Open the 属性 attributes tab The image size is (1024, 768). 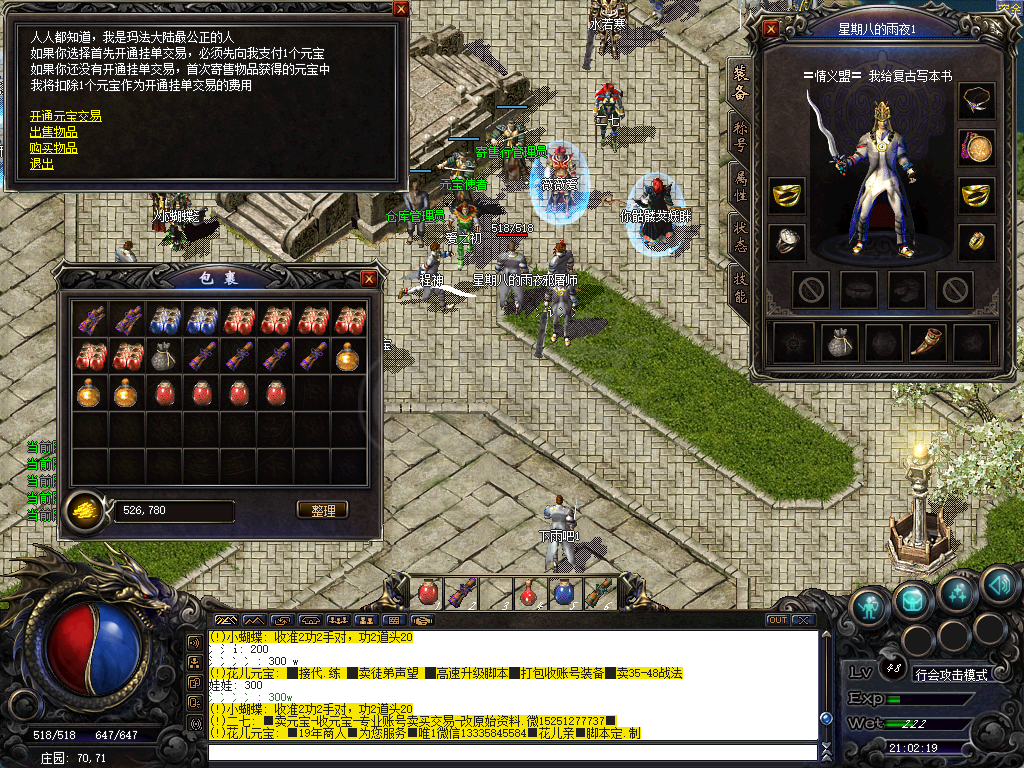pos(740,183)
